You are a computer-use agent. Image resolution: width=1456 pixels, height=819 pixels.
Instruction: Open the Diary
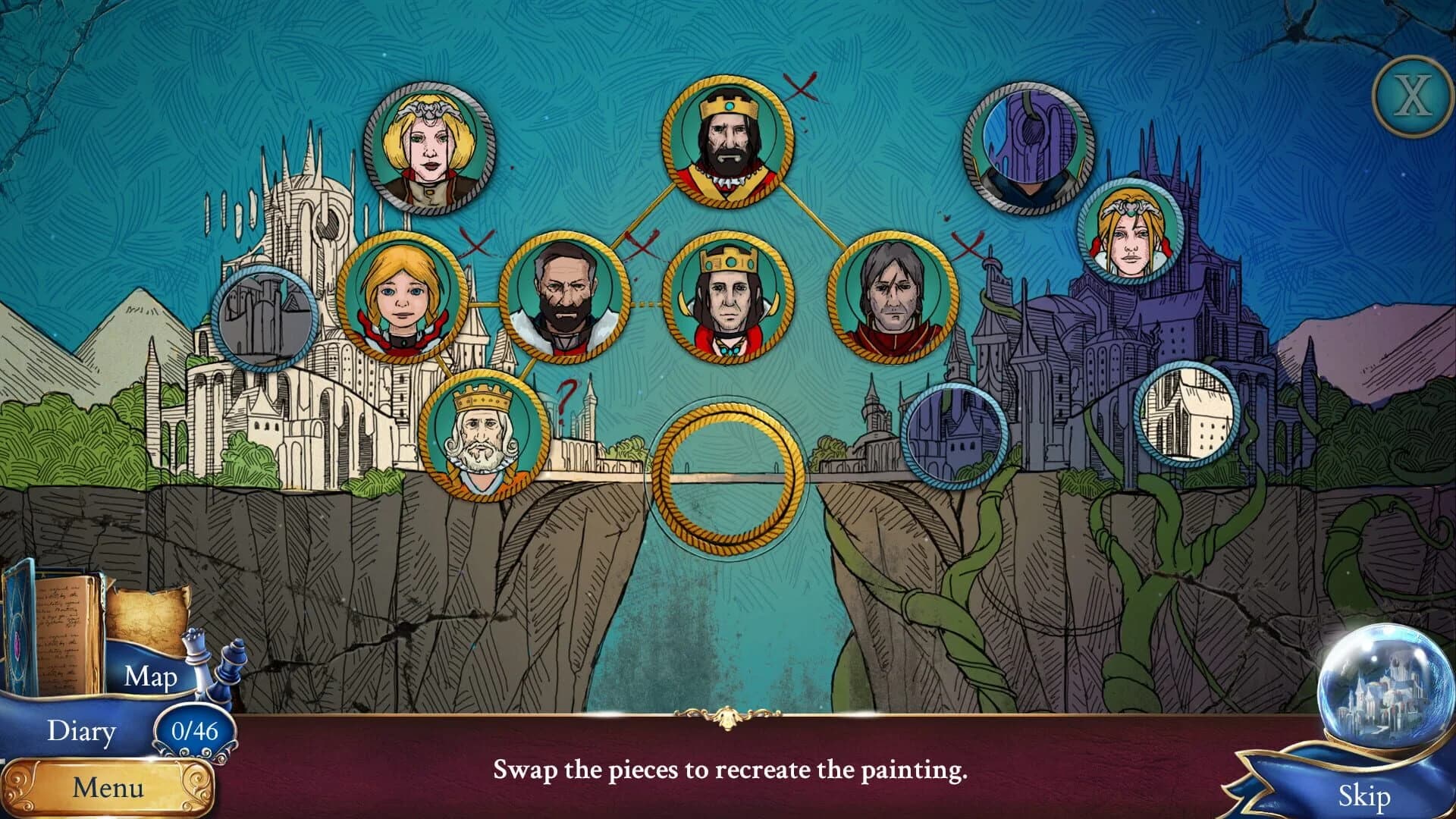(83, 730)
